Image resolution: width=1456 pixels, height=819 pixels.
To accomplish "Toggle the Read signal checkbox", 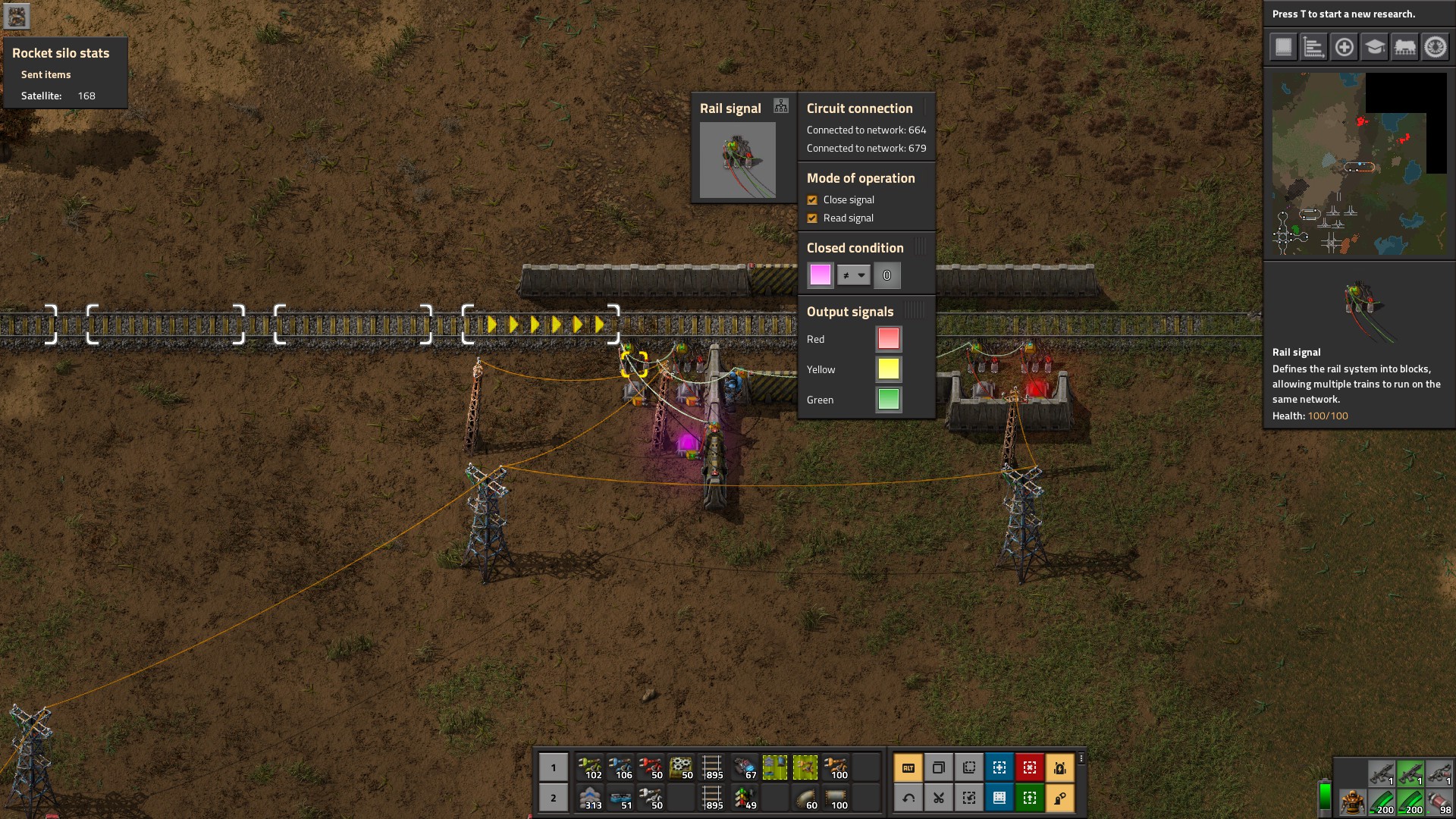I will pos(812,218).
